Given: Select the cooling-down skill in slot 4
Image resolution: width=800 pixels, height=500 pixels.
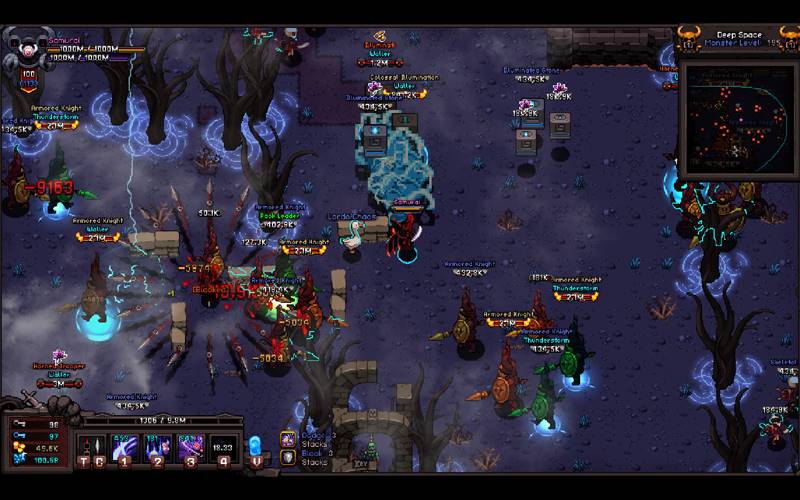Looking at the screenshot, I should [x=224, y=445].
